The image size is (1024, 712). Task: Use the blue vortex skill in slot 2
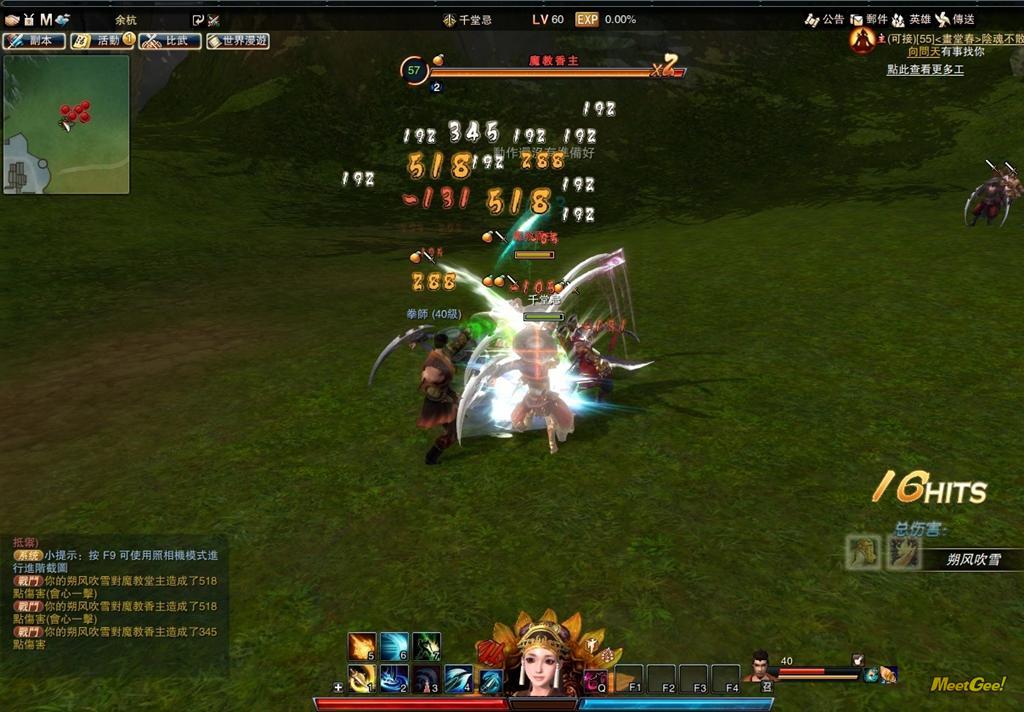pos(394,679)
